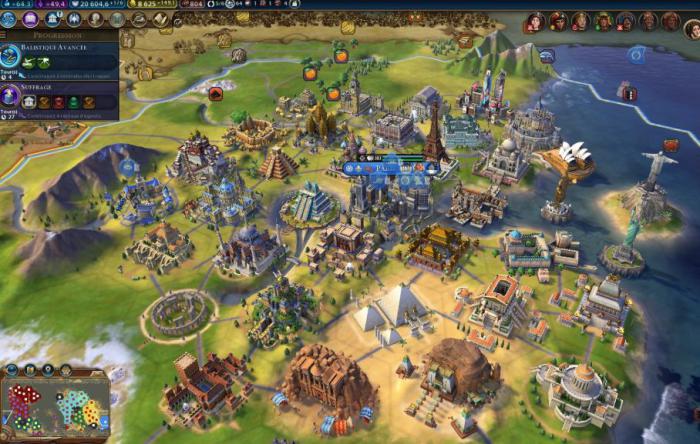Open the government screen button
This screenshot has height=444, width=700.
53,19
